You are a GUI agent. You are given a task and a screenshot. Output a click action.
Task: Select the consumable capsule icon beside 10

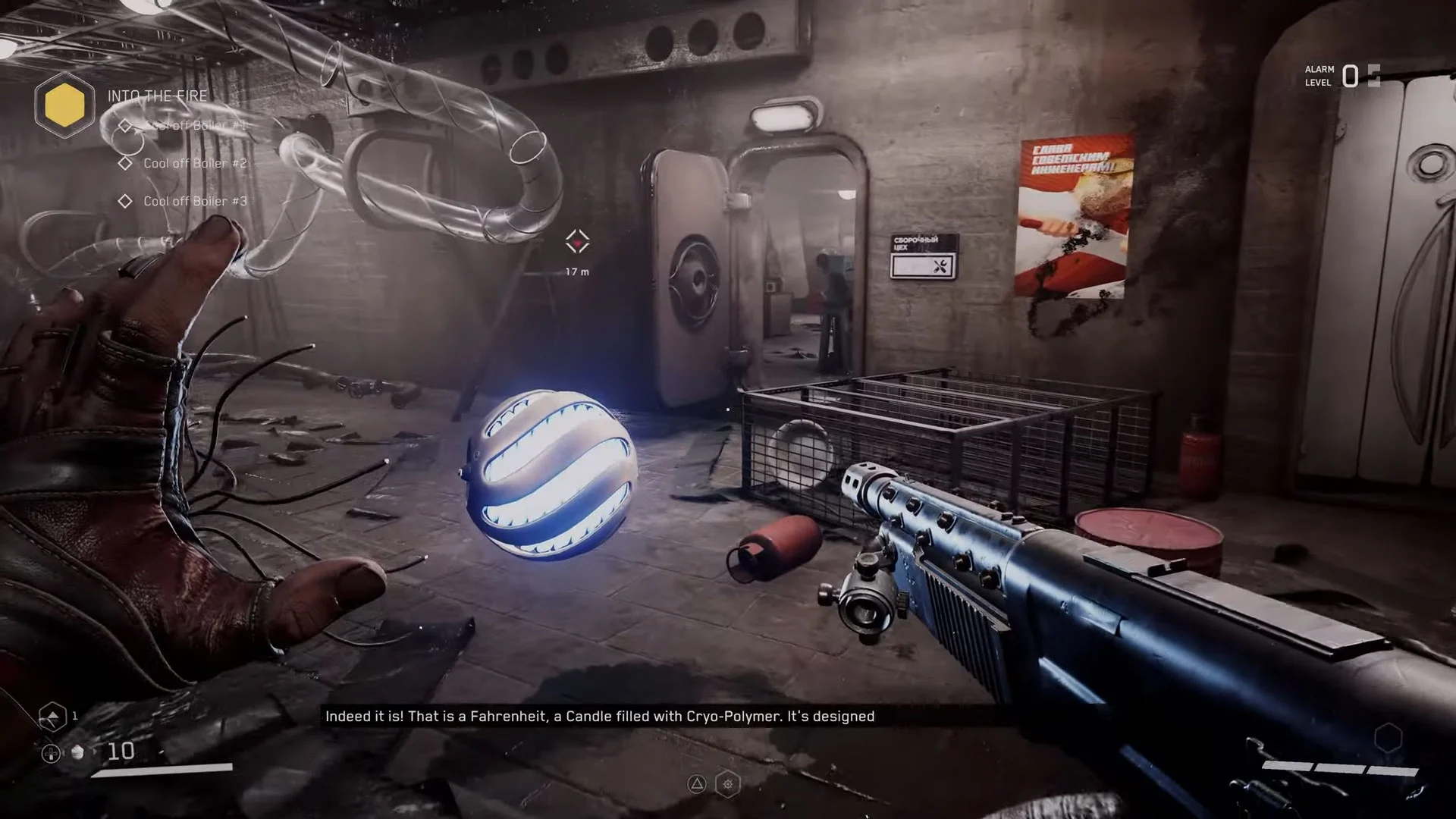click(77, 752)
